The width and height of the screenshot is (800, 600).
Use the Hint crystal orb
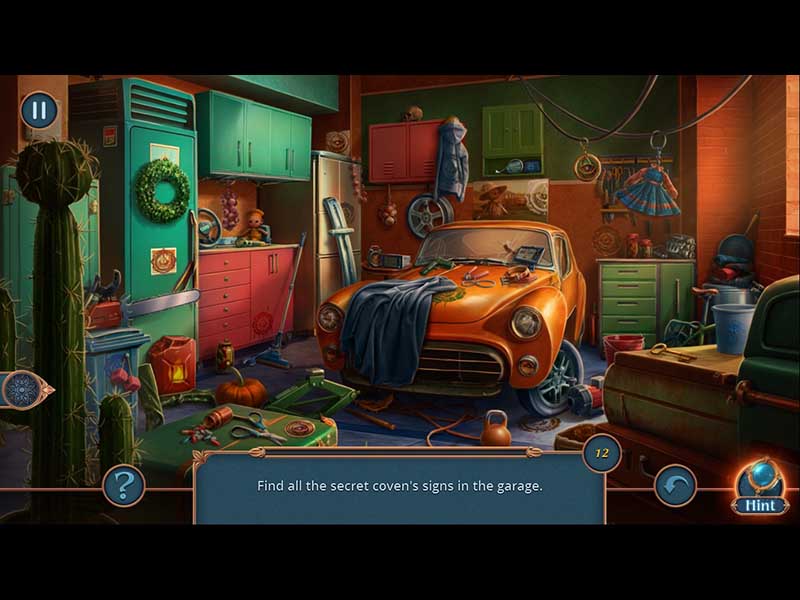point(759,482)
